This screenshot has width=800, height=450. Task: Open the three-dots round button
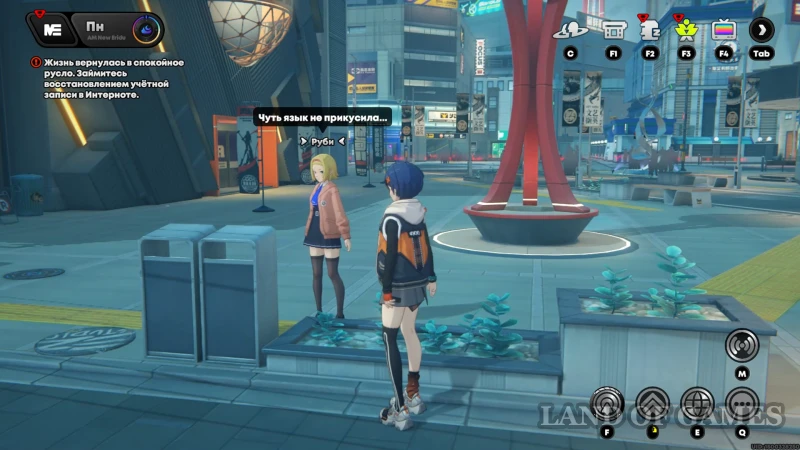click(x=742, y=406)
